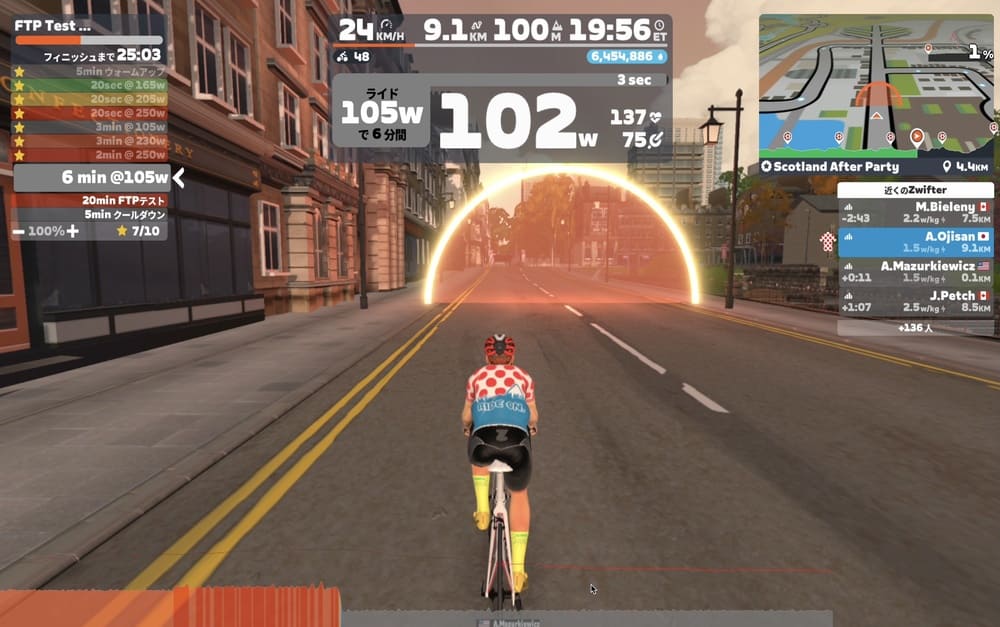The image size is (1000, 627).
Task: Click the 7/10 stars counter
Action: (x=137, y=231)
